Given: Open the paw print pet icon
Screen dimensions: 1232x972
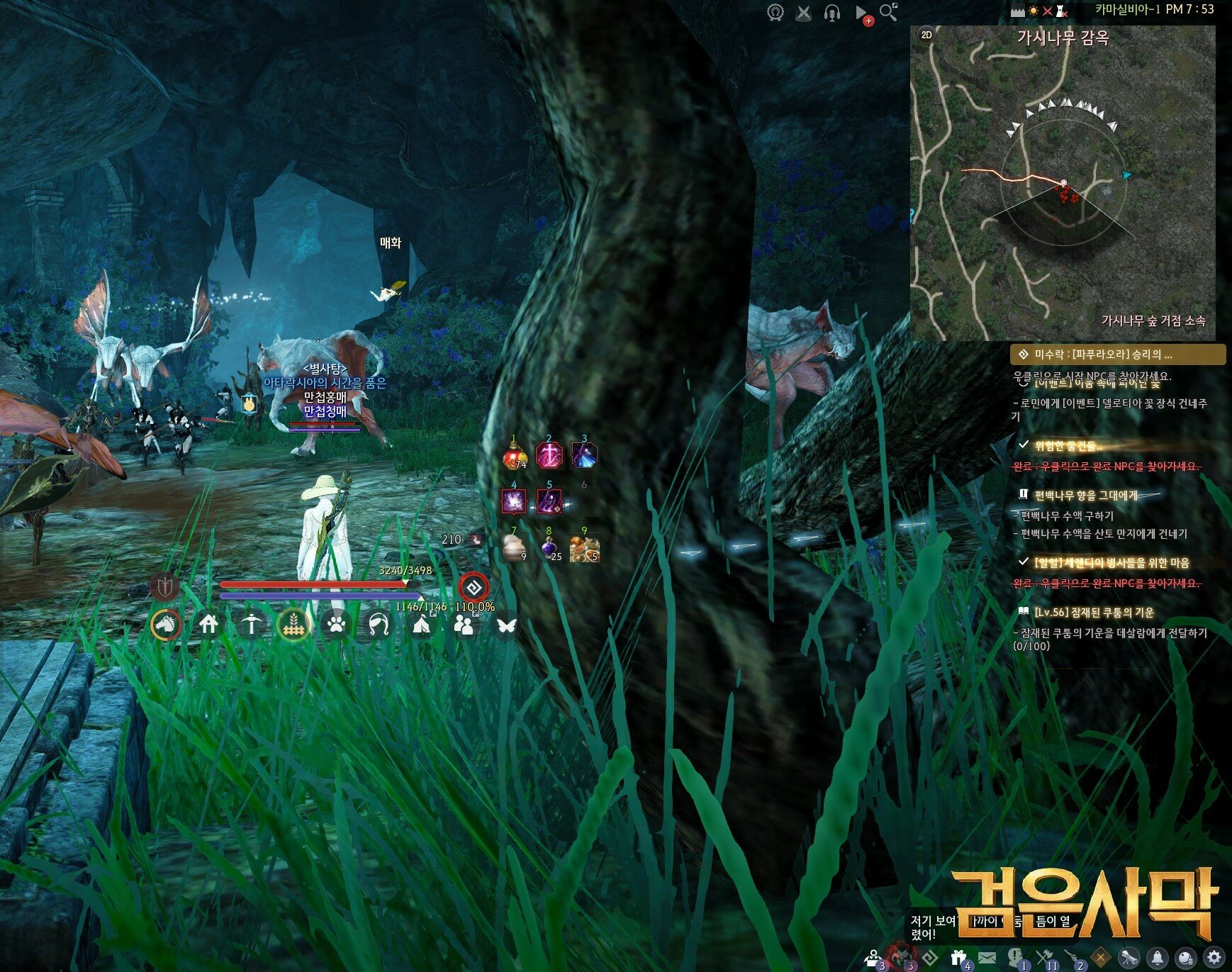Looking at the screenshot, I should (x=336, y=625).
